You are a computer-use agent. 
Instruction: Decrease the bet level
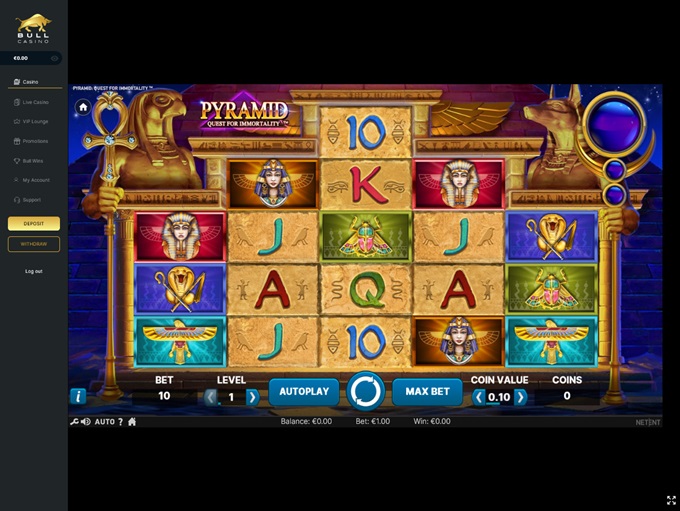pos(211,397)
